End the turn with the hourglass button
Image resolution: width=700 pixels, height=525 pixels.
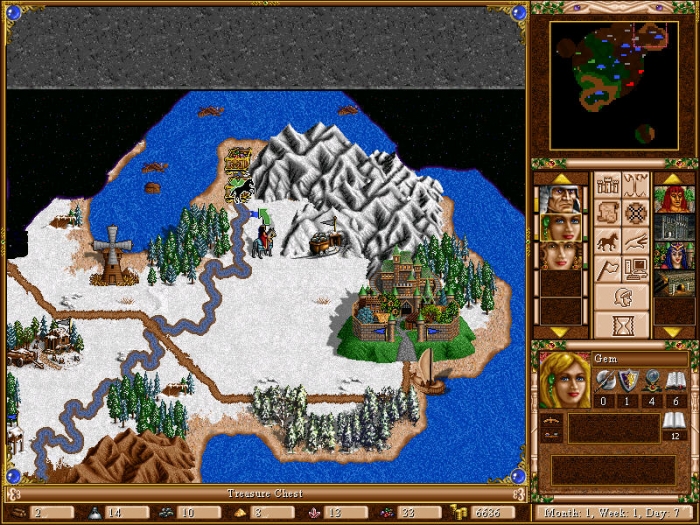pyautogui.click(x=621, y=324)
